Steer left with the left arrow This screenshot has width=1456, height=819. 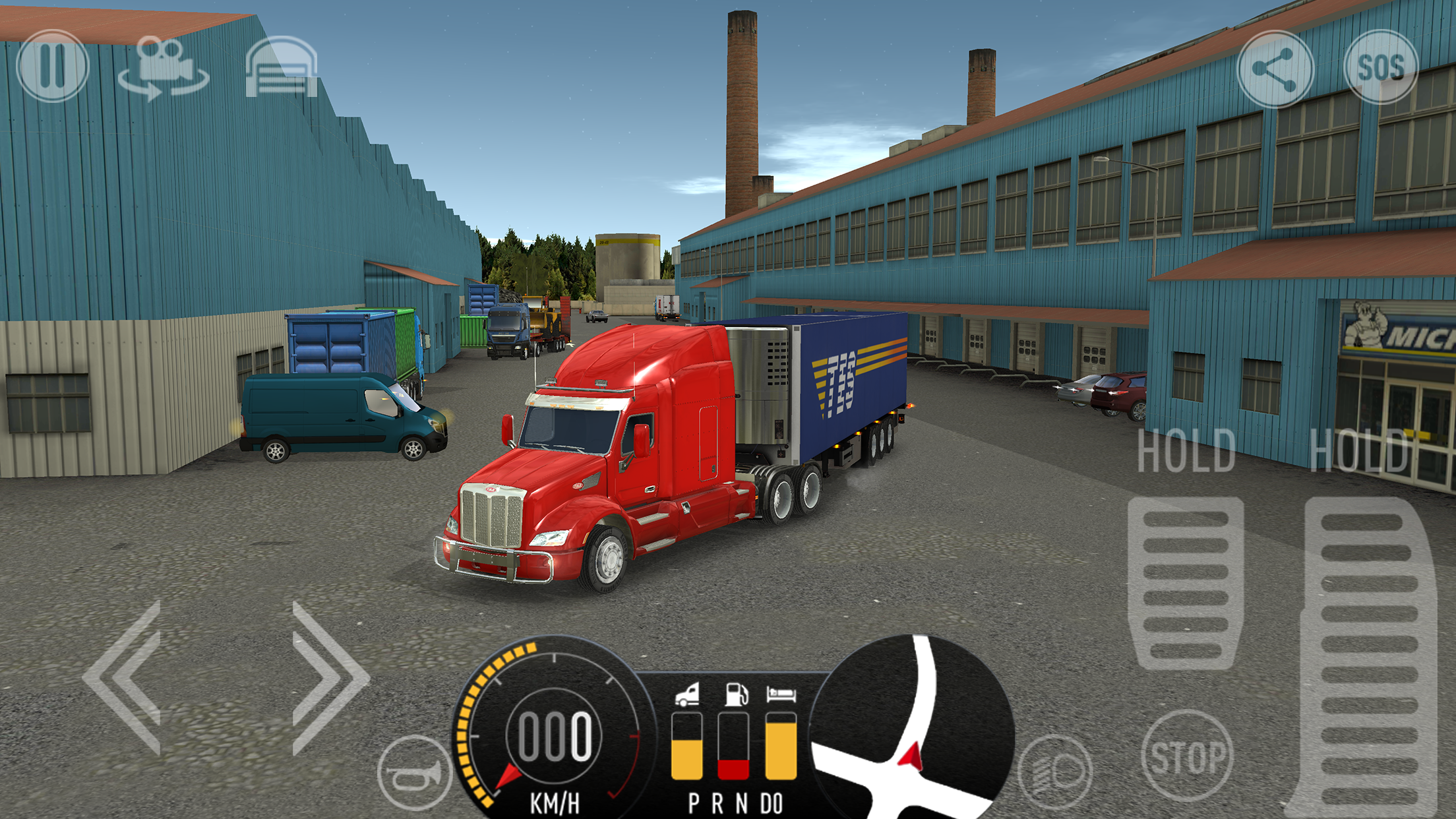click(124, 677)
